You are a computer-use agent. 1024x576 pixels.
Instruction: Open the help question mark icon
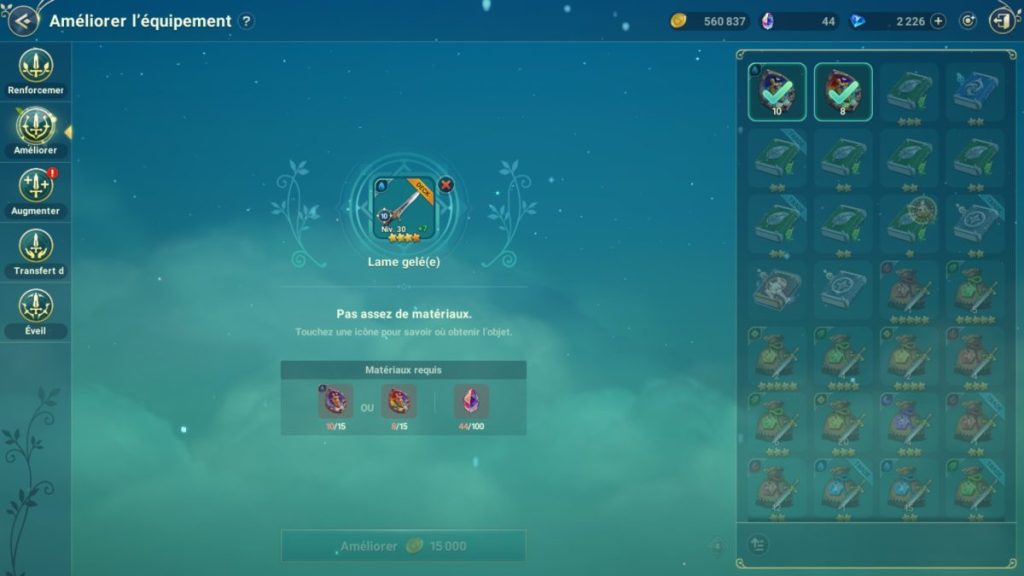click(247, 21)
